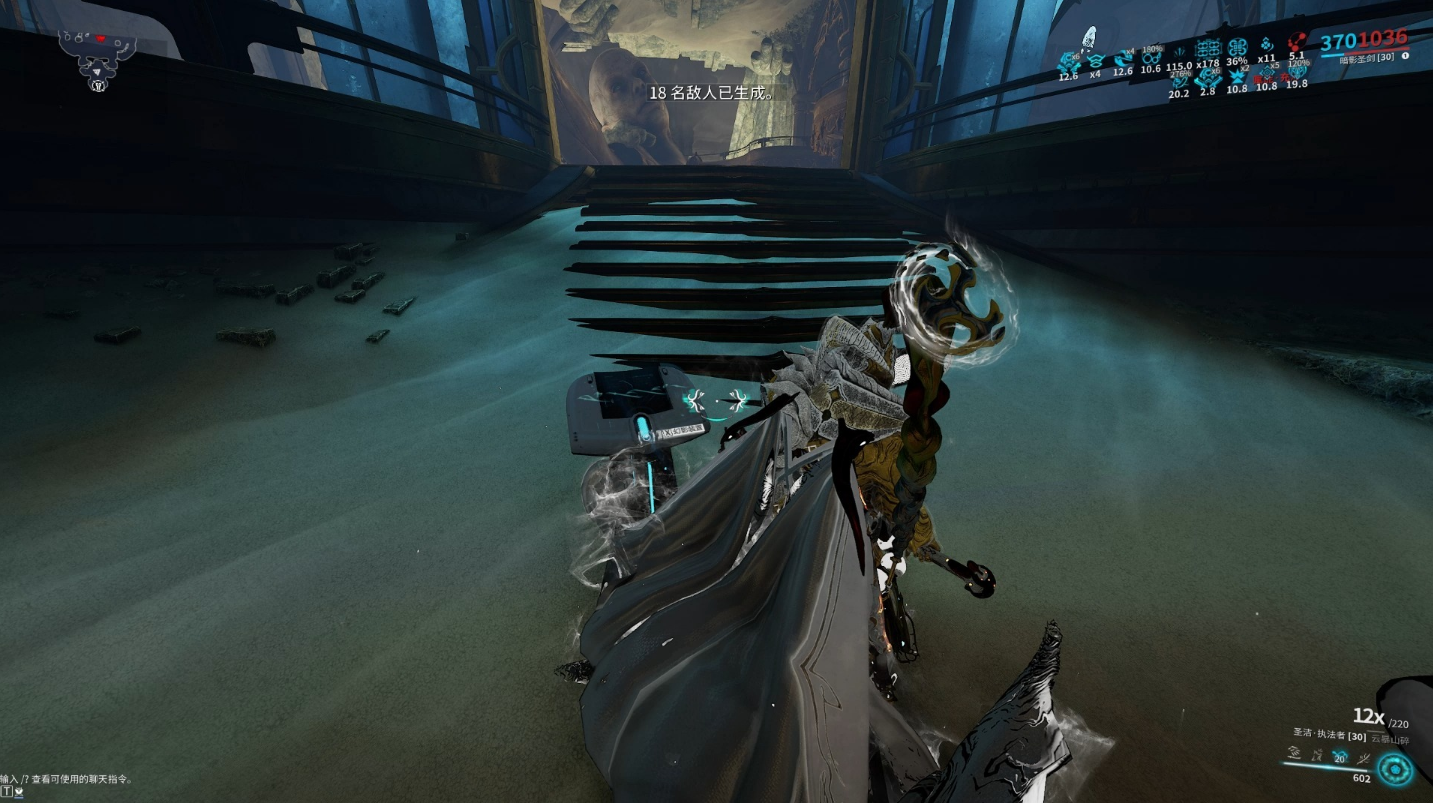The image size is (1433, 803).
Task: Inspect the buff icon labeled 36%
Action: pyautogui.click(x=1237, y=48)
